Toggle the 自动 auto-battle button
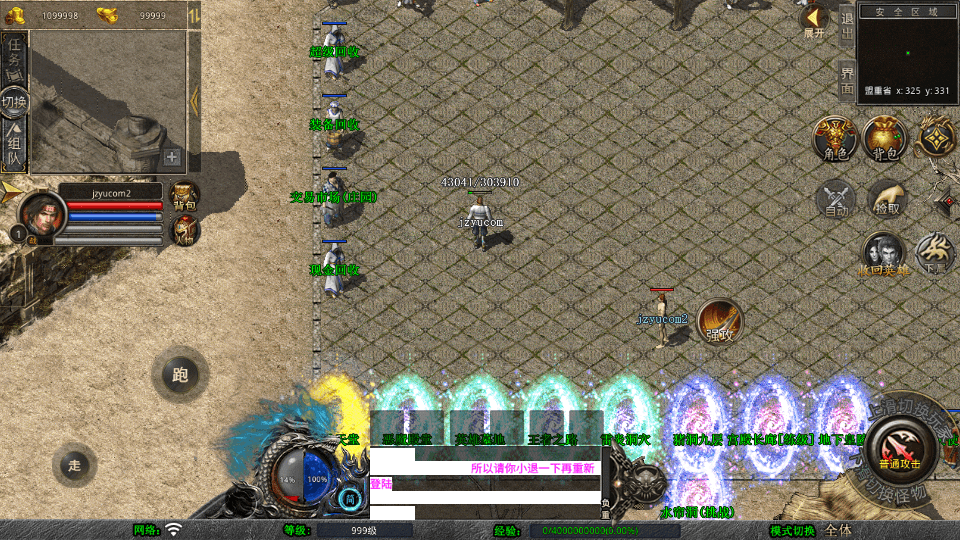 [835, 198]
